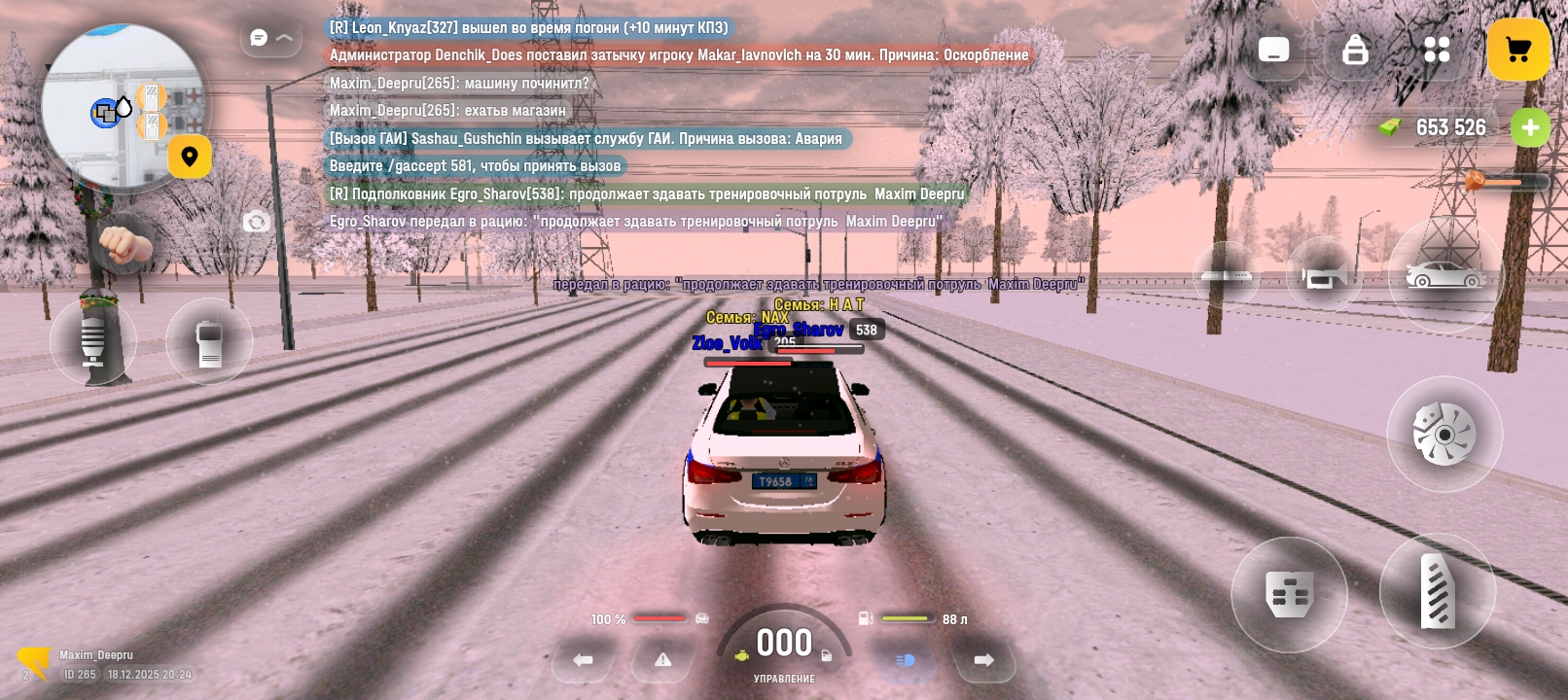Turn on the voice chat microphone
The height and width of the screenshot is (700, 1568).
click(92, 341)
